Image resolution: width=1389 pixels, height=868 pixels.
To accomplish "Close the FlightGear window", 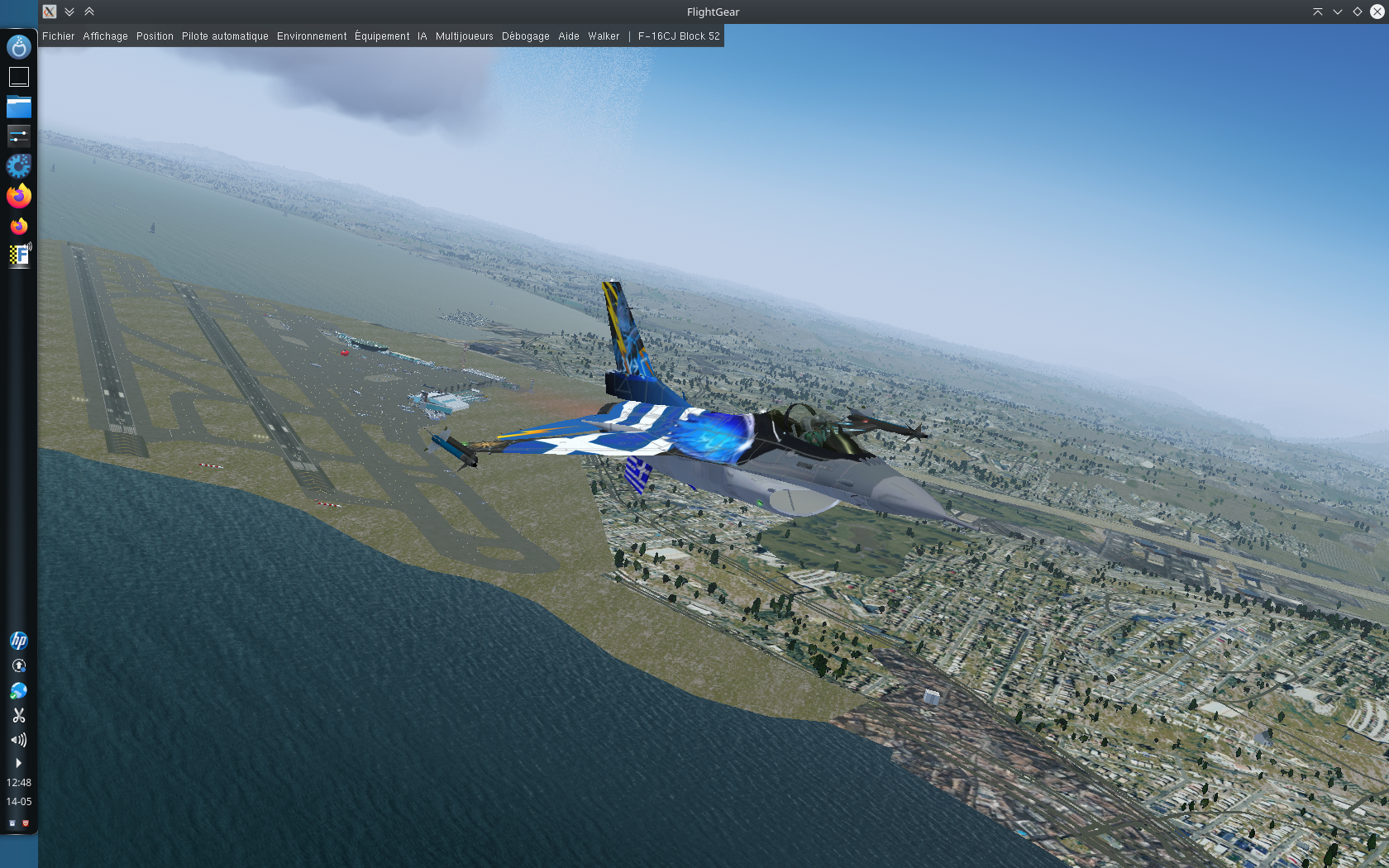I will (1377, 12).
